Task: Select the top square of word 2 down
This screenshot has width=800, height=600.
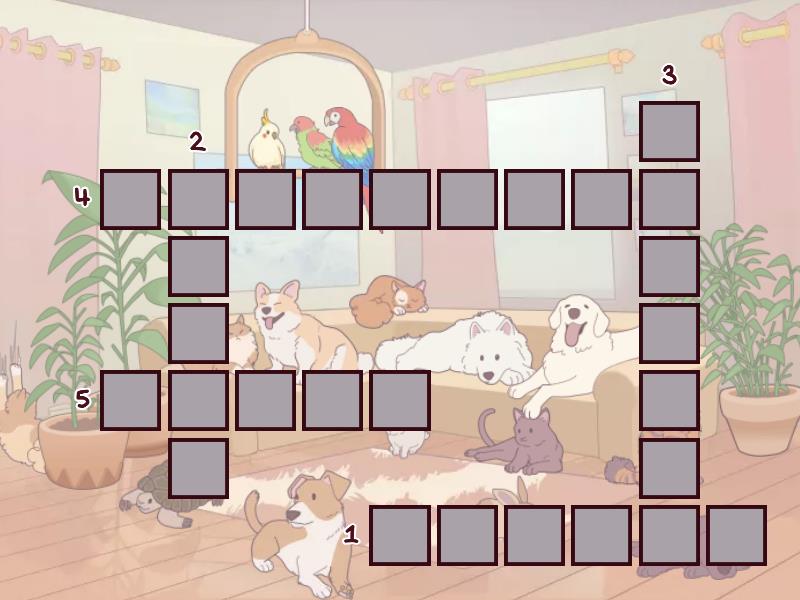Action: (x=198, y=199)
